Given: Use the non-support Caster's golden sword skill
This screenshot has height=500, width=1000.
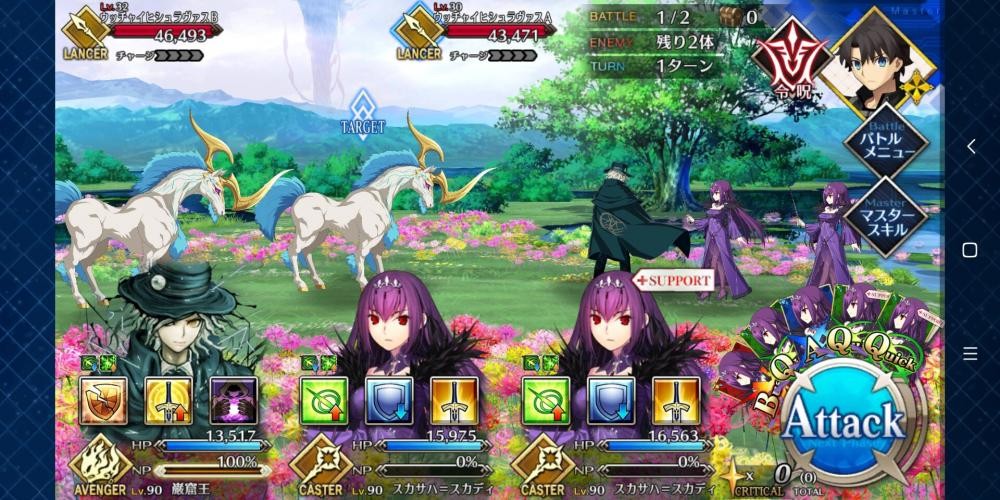Looking at the screenshot, I should [454, 400].
